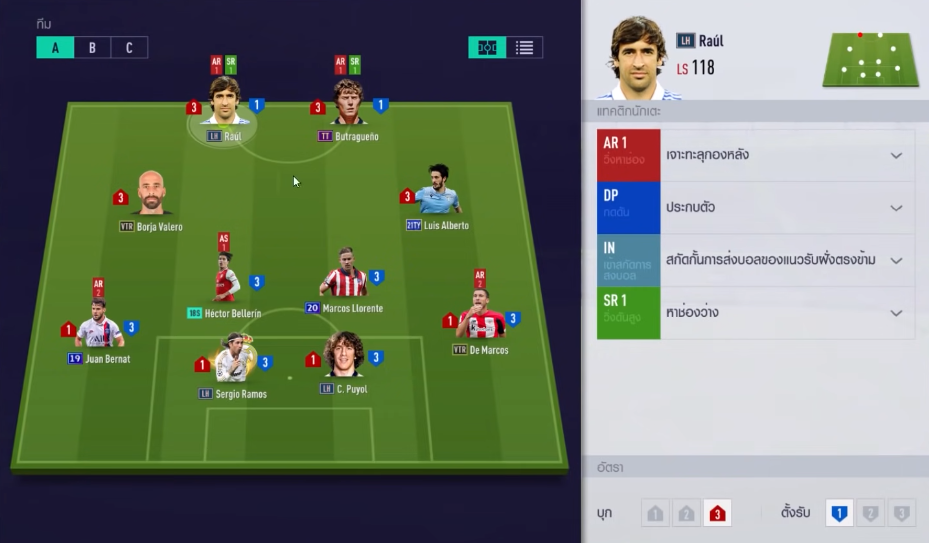Expand the IN interception tactic dropdown
The height and width of the screenshot is (543, 929).
[x=896, y=260]
